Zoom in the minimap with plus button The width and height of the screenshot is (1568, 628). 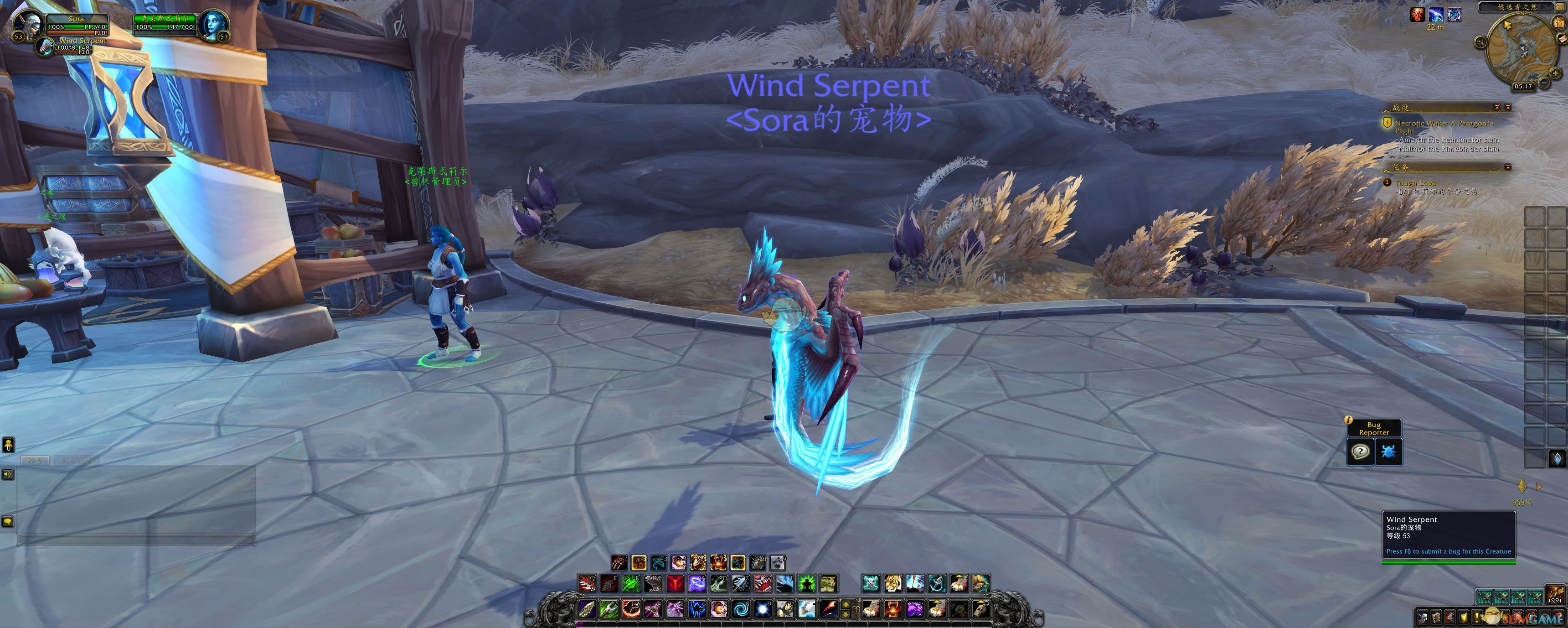coord(1555,73)
